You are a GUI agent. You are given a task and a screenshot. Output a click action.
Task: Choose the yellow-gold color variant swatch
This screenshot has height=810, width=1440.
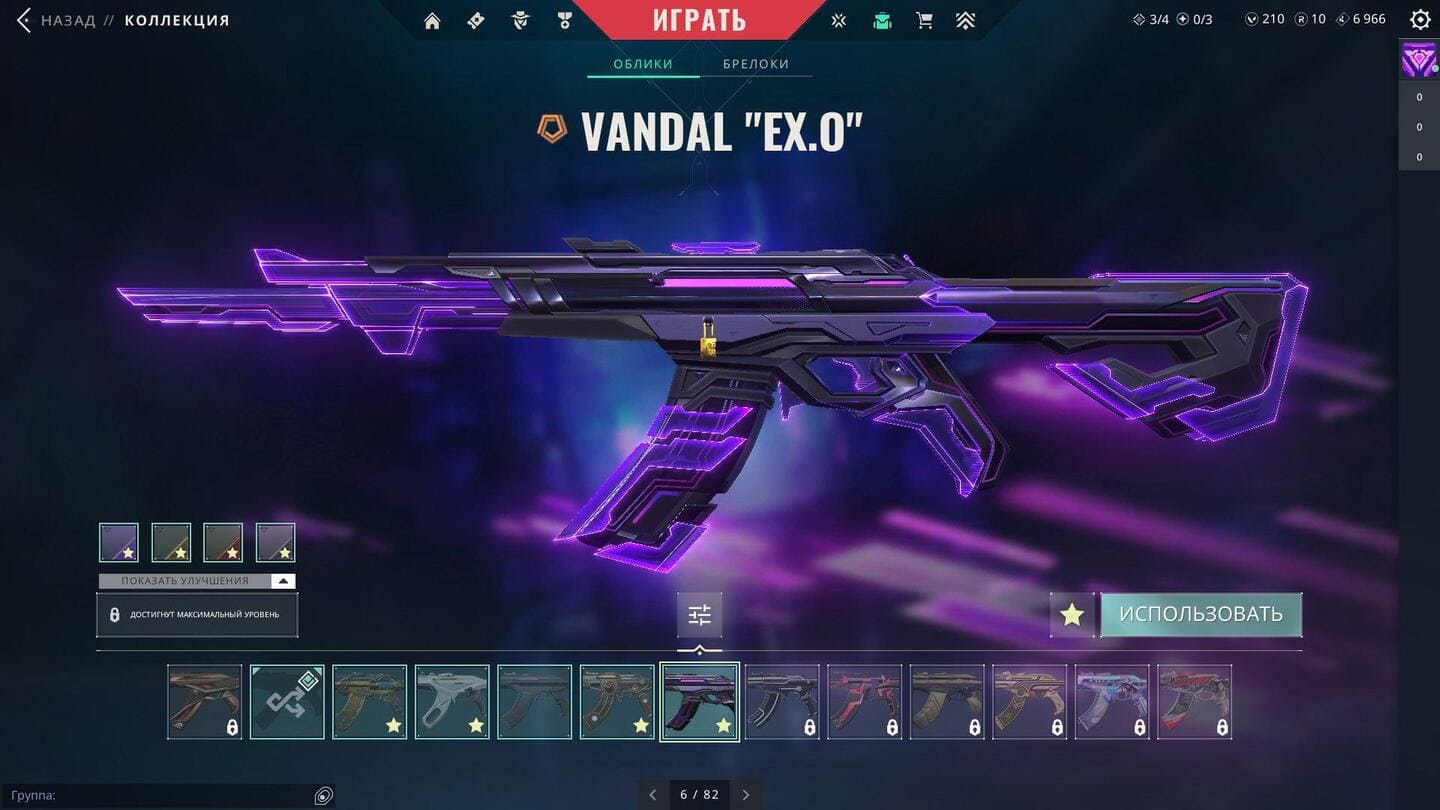pos(171,542)
